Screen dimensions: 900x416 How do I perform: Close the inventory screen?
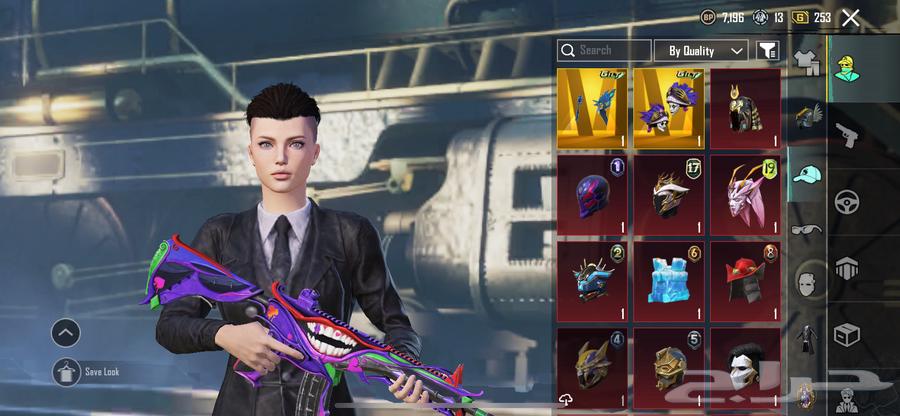[x=851, y=17]
